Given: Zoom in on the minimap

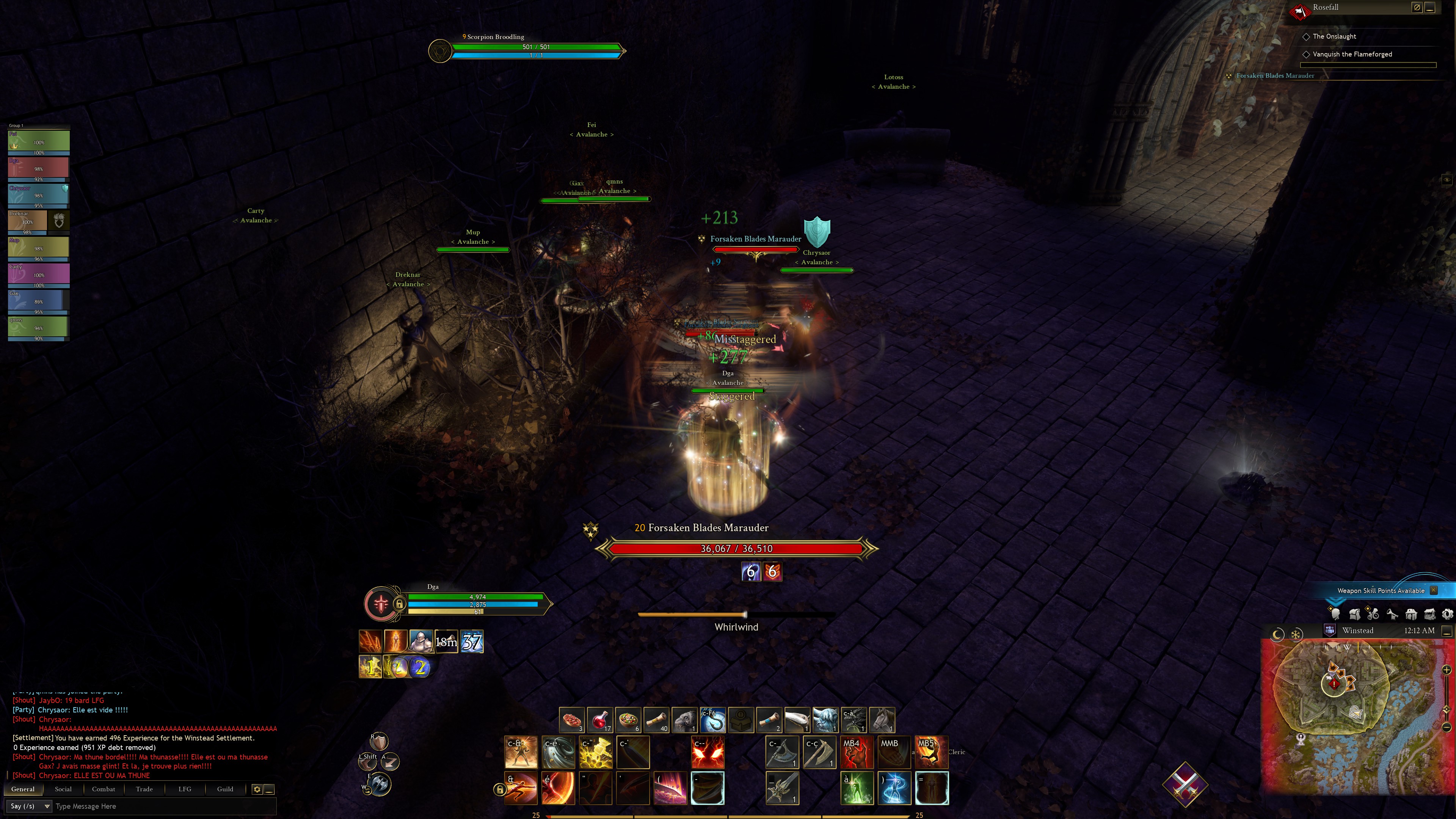Looking at the screenshot, I should 1447,670.
